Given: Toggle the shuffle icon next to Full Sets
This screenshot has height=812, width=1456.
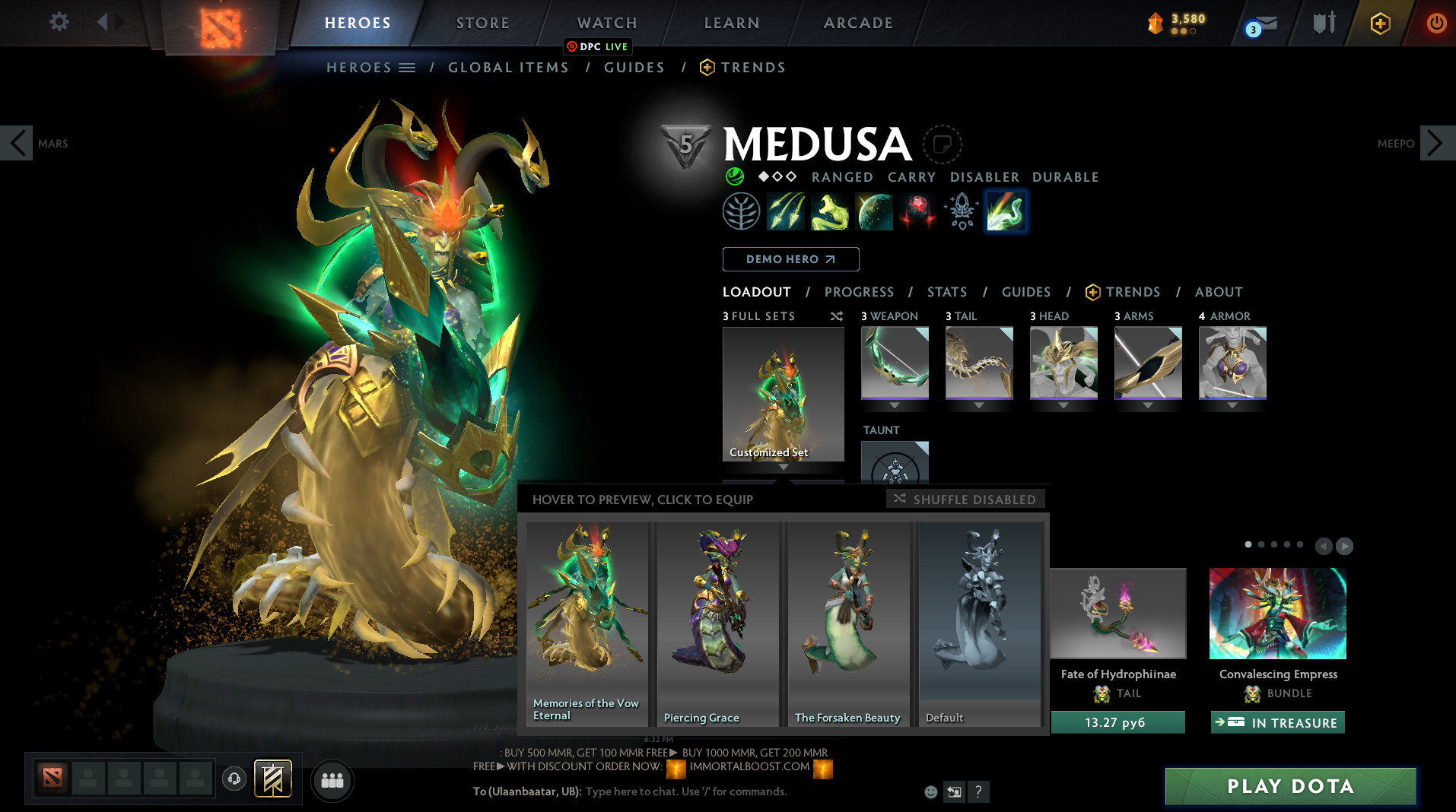Looking at the screenshot, I should [837, 316].
